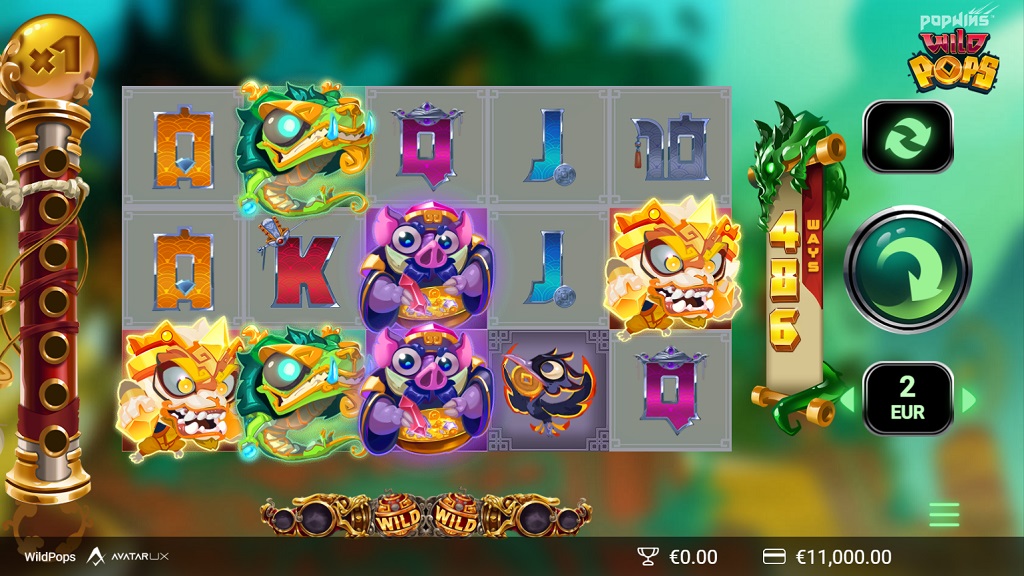Open the 2 EUR bet selector
Viewport: 1024px width, 576px height.
[907, 398]
